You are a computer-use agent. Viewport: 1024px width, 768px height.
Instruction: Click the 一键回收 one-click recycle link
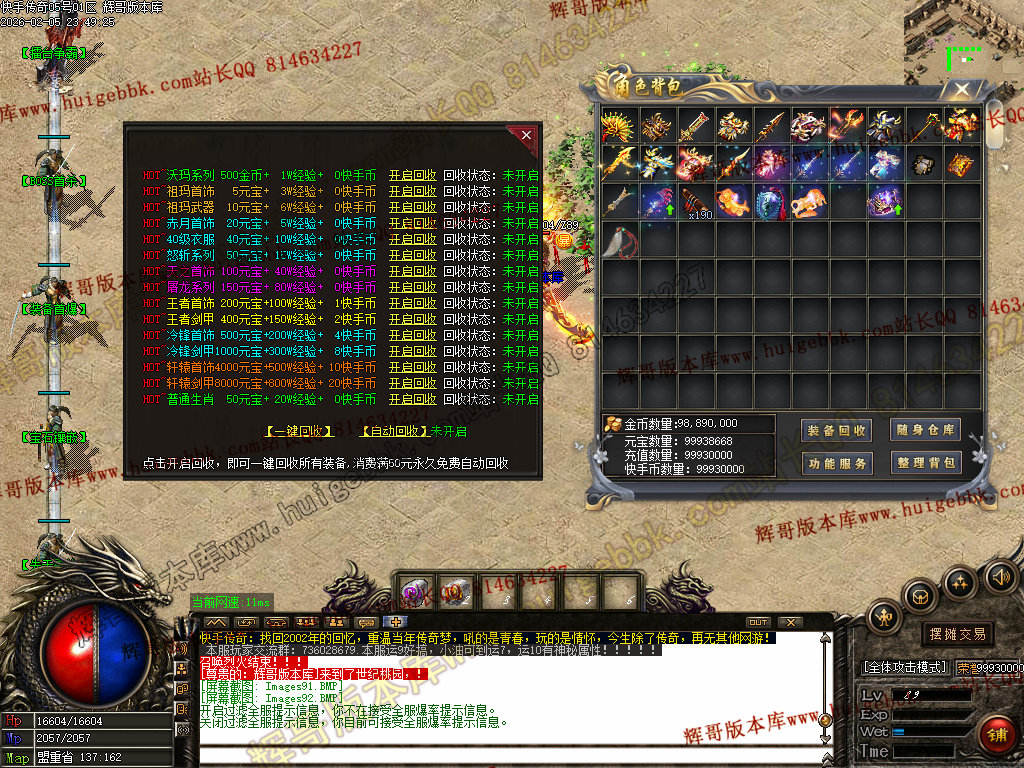click(x=300, y=431)
